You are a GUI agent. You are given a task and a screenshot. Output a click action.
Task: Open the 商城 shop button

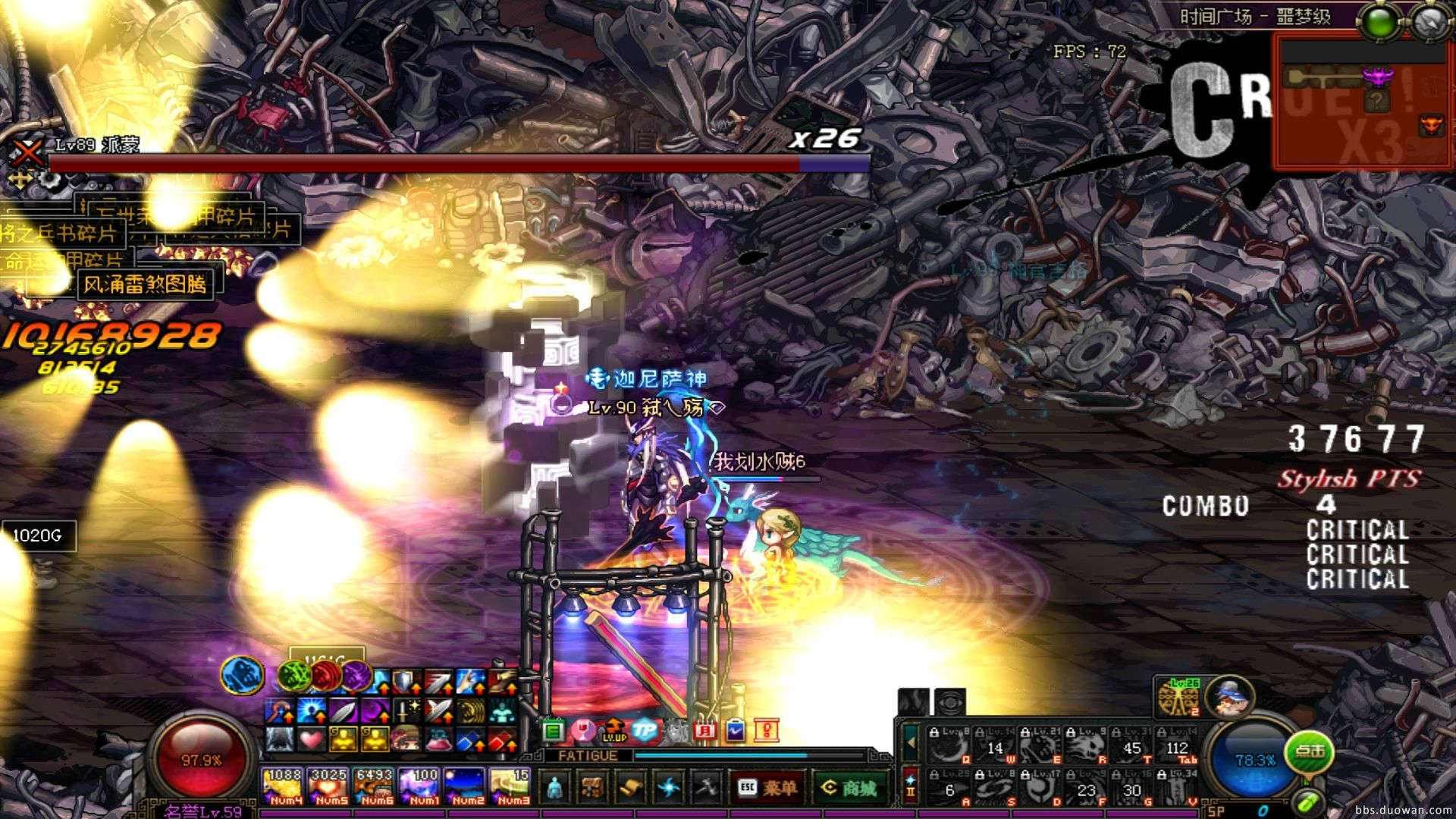(849, 787)
